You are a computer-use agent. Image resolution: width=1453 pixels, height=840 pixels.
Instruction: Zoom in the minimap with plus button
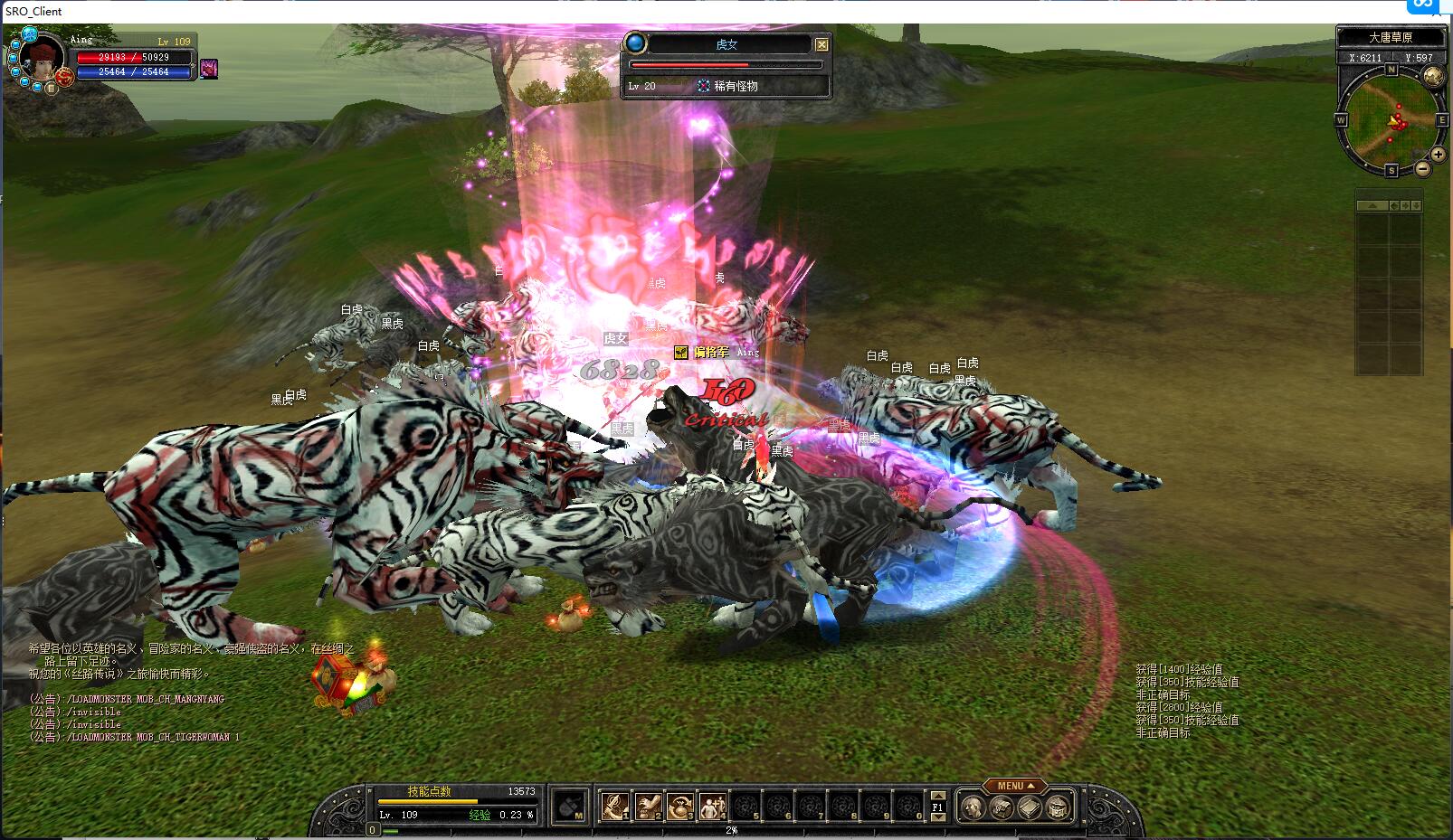click(x=1437, y=155)
